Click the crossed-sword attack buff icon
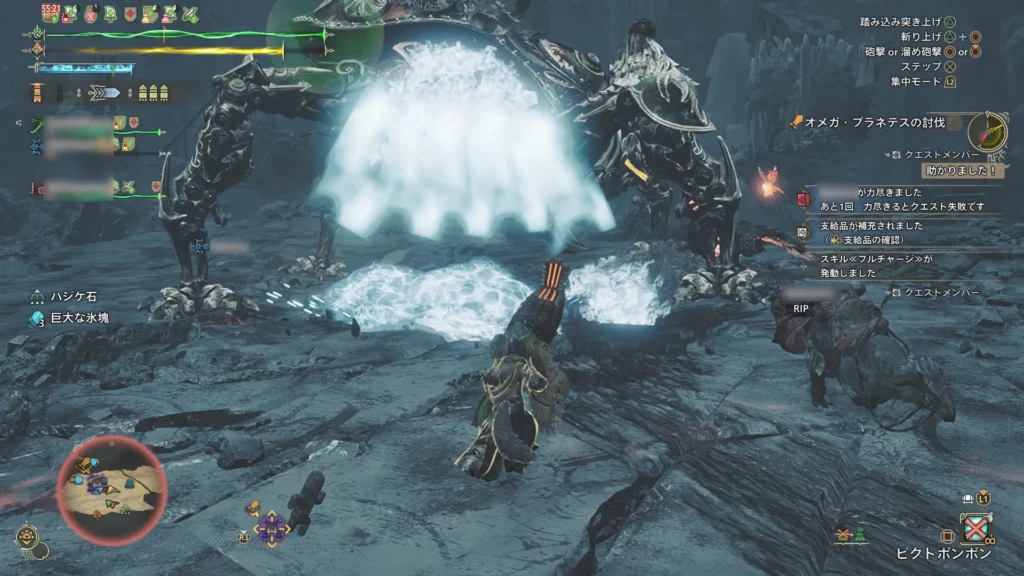1024x576 pixels. click(x=189, y=14)
